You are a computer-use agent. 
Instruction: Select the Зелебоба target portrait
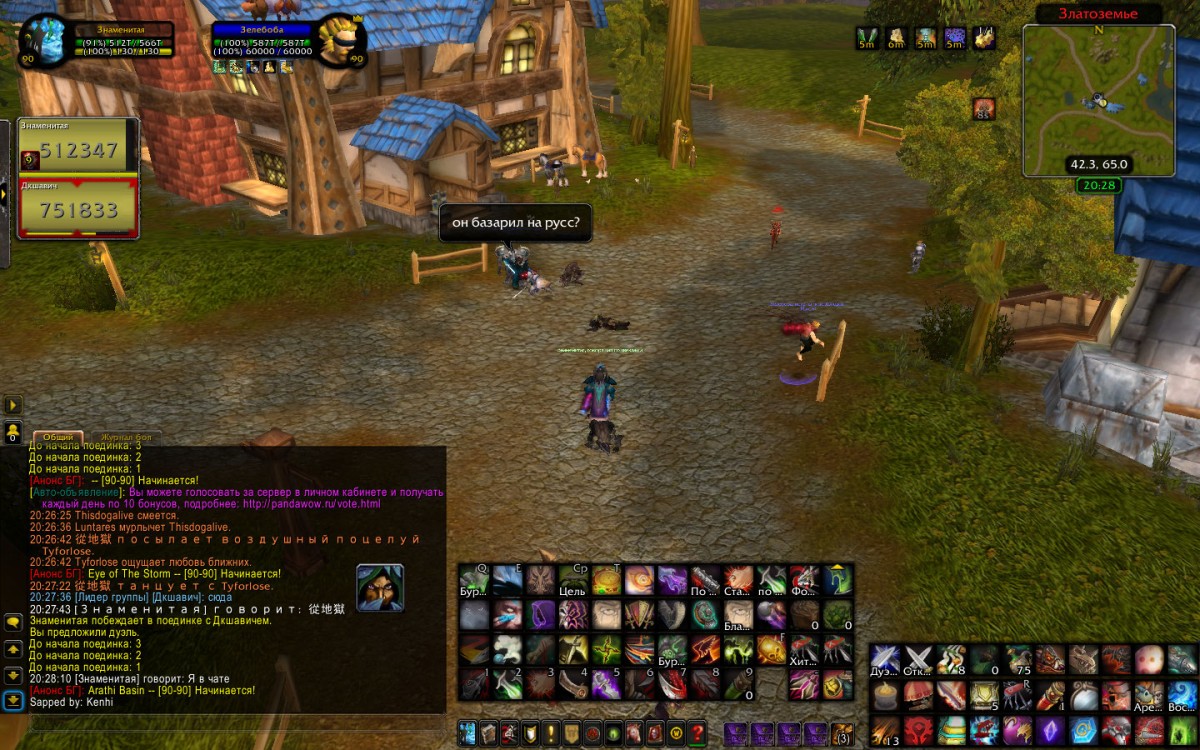pyautogui.click(x=341, y=40)
